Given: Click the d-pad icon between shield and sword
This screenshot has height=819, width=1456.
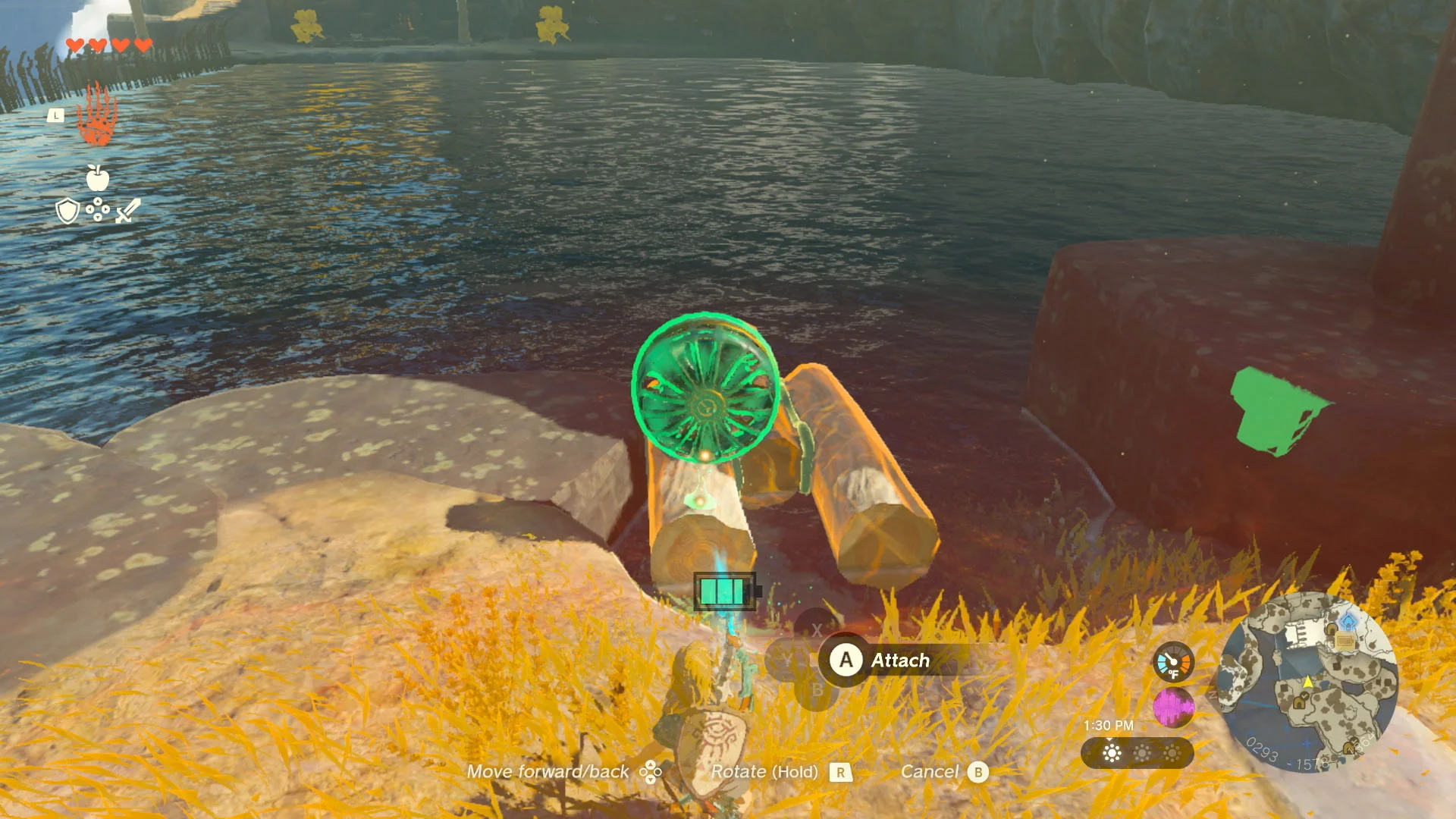Looking at the screenshot, I should pyautogui.click(x=98, y=210).
